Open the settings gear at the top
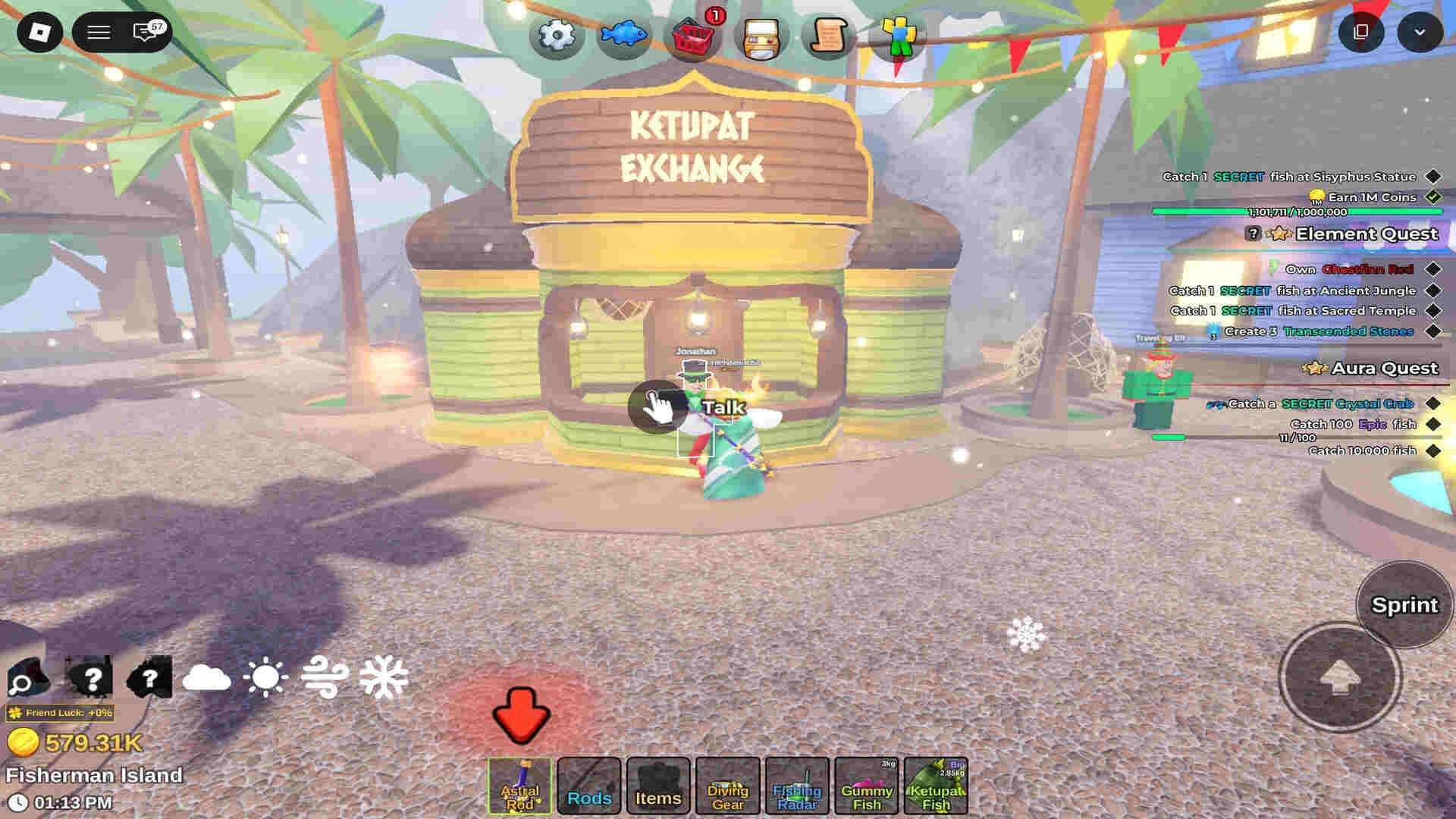 (556, 34)
